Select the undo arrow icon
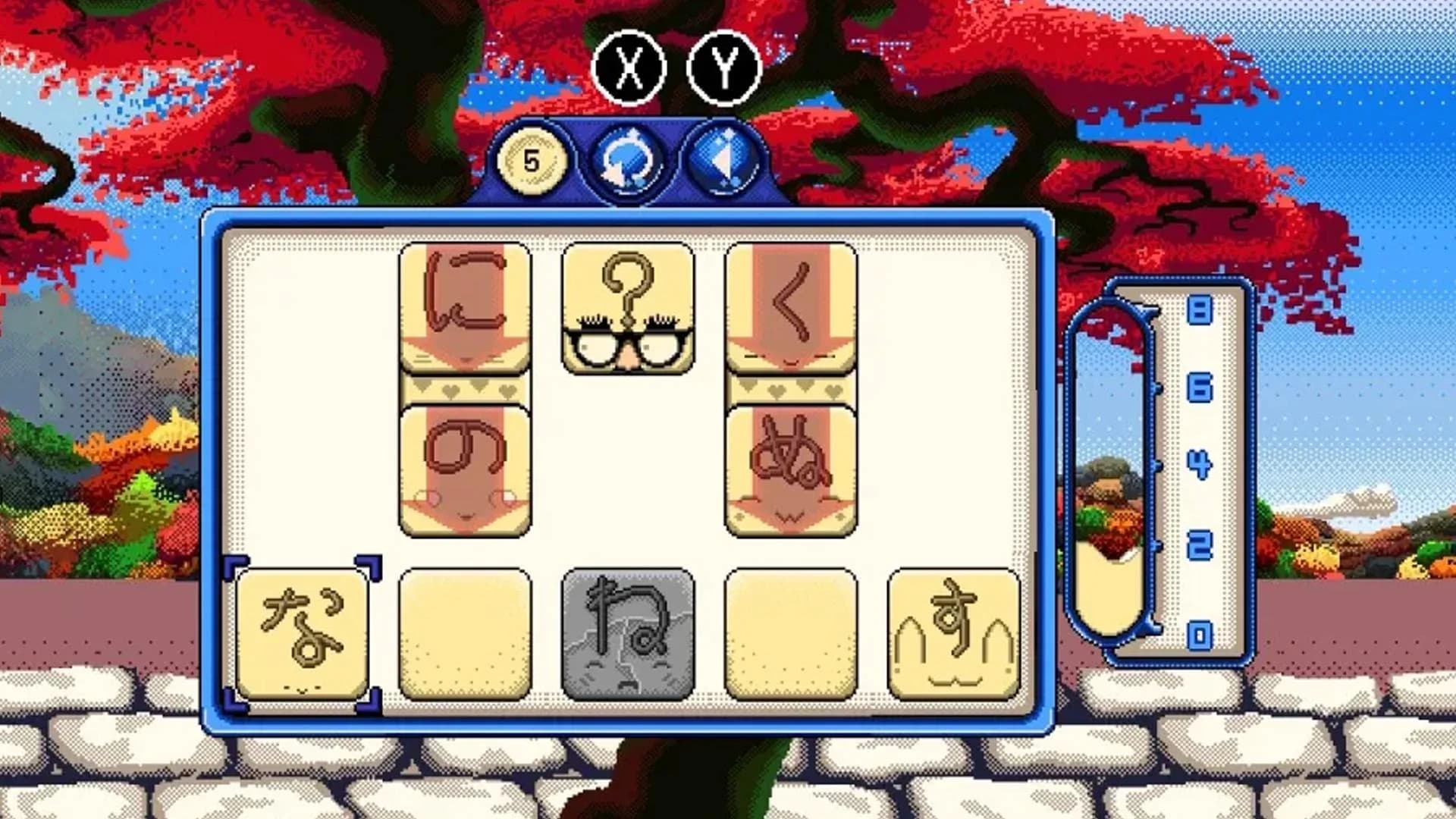 [628, 159]
